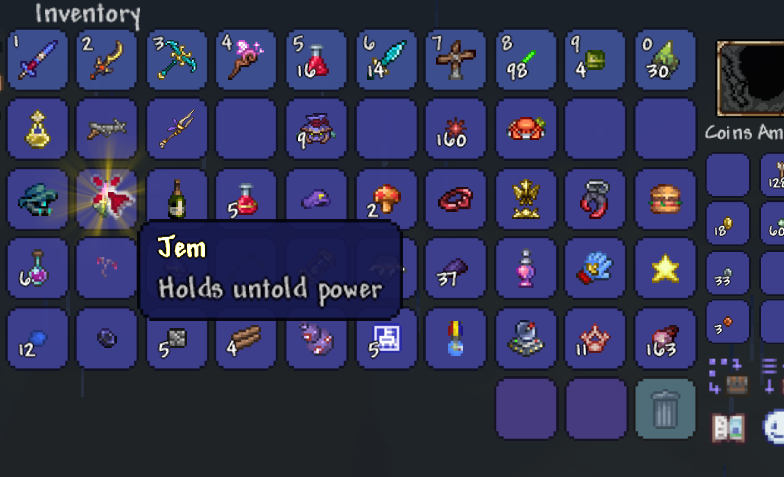Select the stack of 16 red potions
Screen dimensions: 784x477
[316, 60]
